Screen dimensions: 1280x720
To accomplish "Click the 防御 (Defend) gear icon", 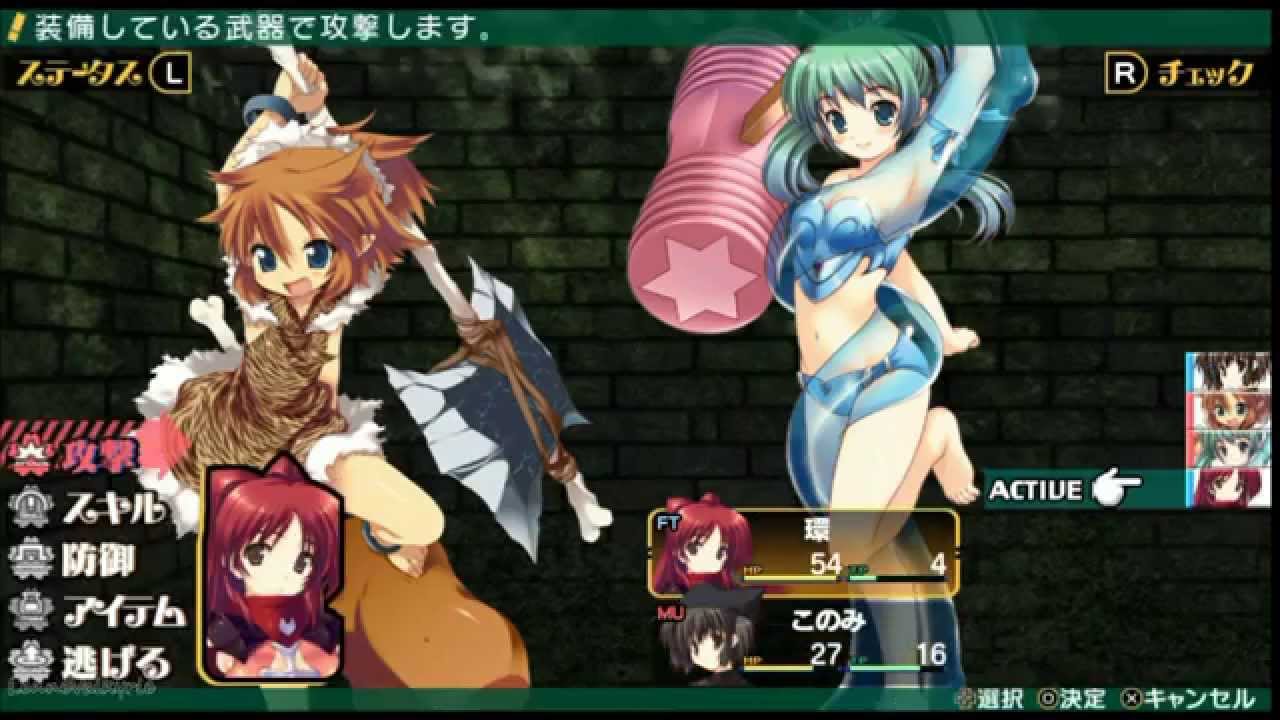I will click(x=30, y=558).
